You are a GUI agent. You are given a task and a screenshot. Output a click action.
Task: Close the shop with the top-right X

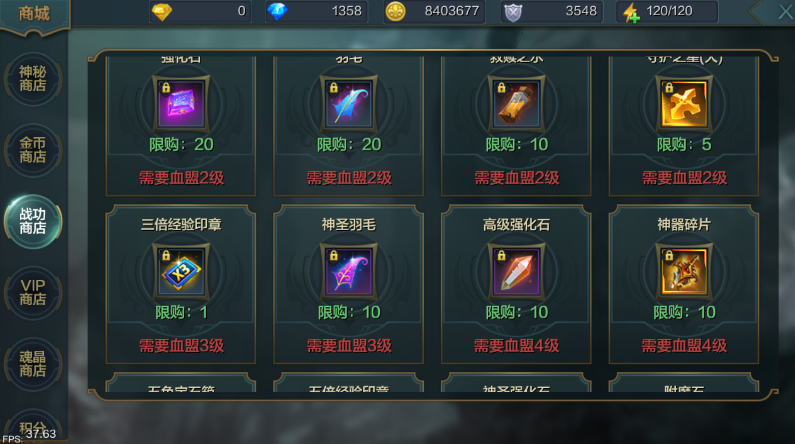point(783,11)
